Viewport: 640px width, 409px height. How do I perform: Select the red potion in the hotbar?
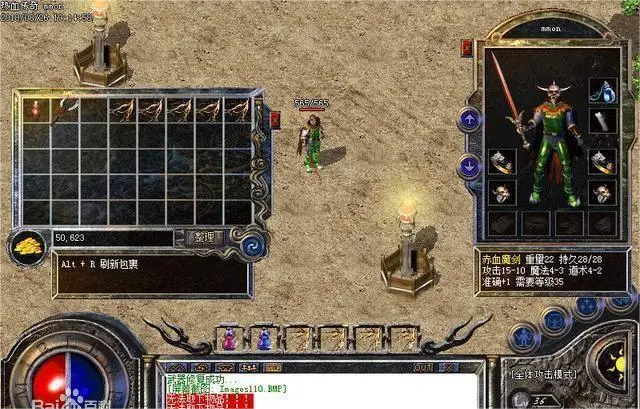coord(229,340)
